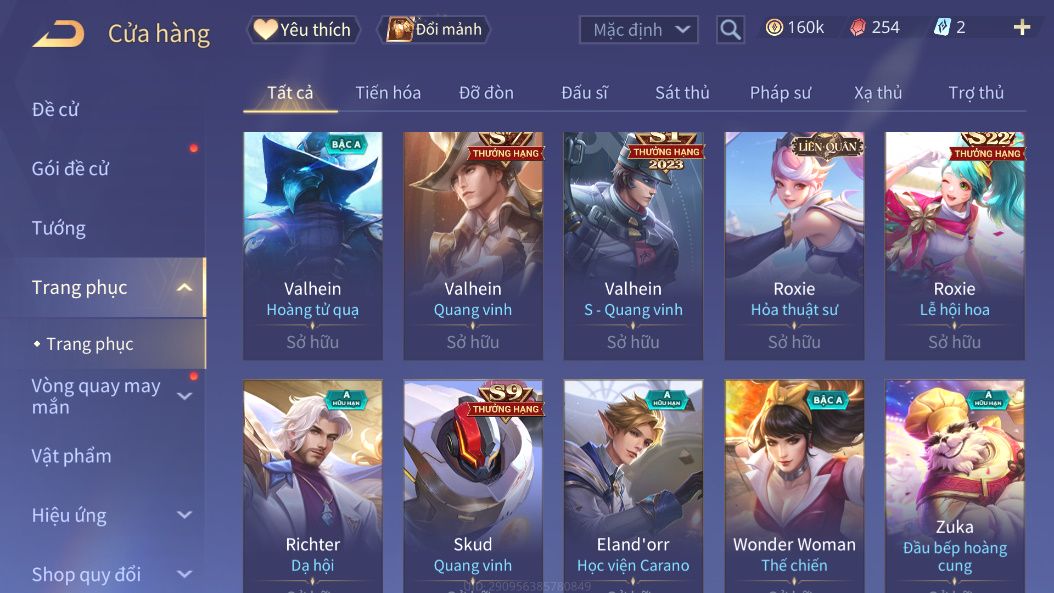Show the Sát thủ skin category

(682, 93)
